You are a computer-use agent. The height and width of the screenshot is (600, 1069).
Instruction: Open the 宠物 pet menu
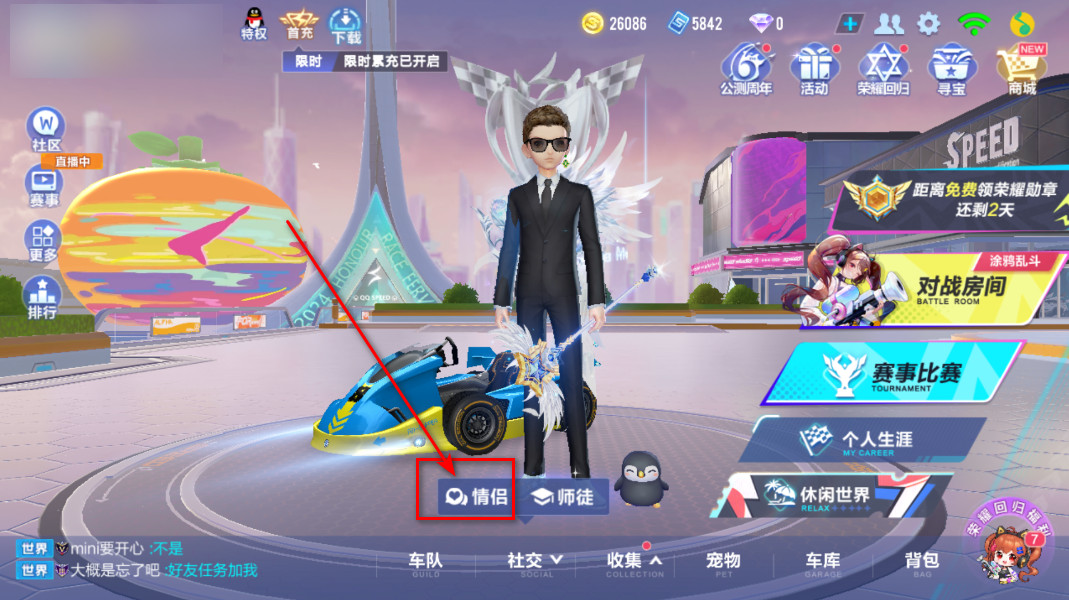click(723, 562)
